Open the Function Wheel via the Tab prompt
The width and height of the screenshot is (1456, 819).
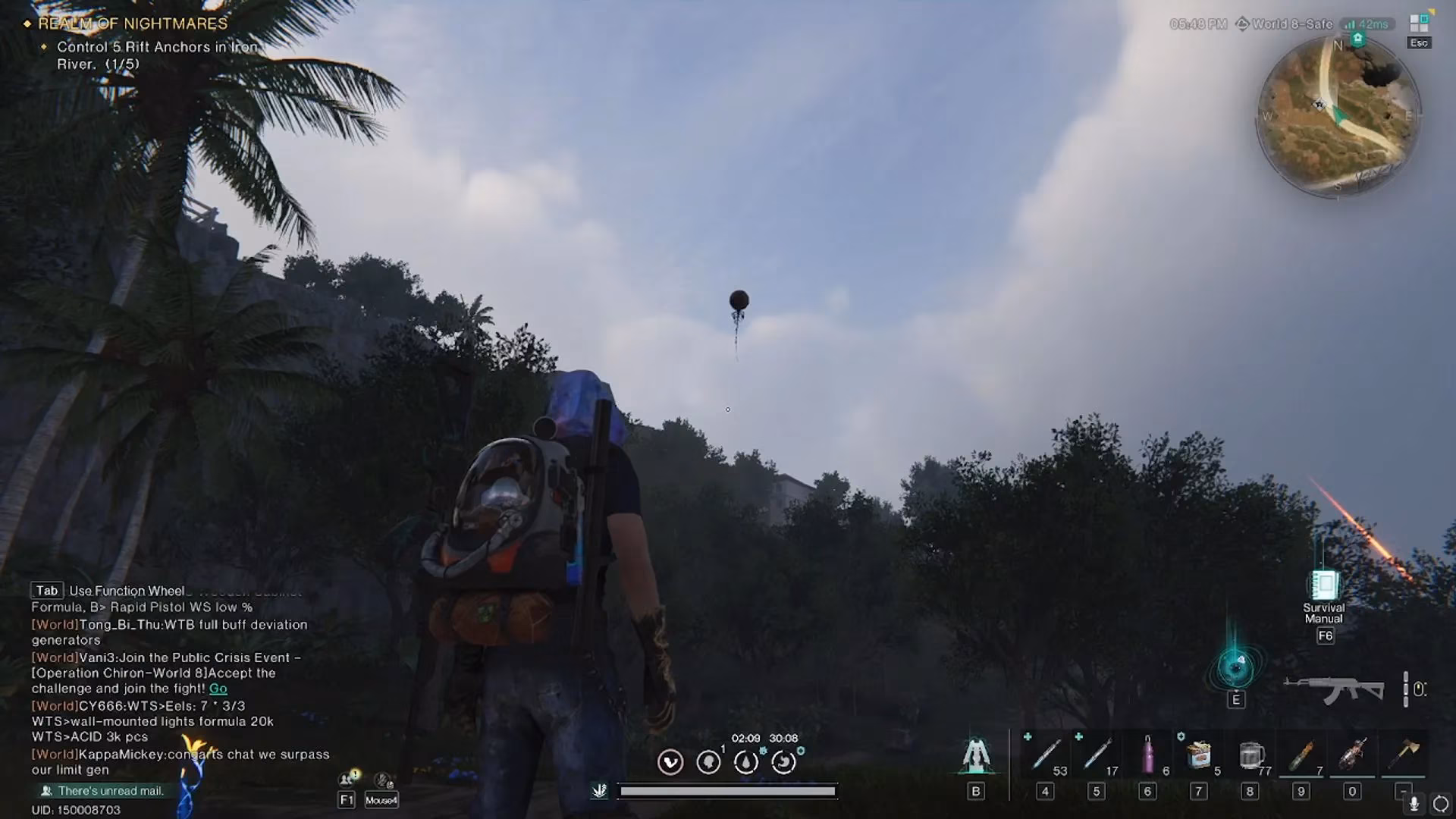(46, 590)
